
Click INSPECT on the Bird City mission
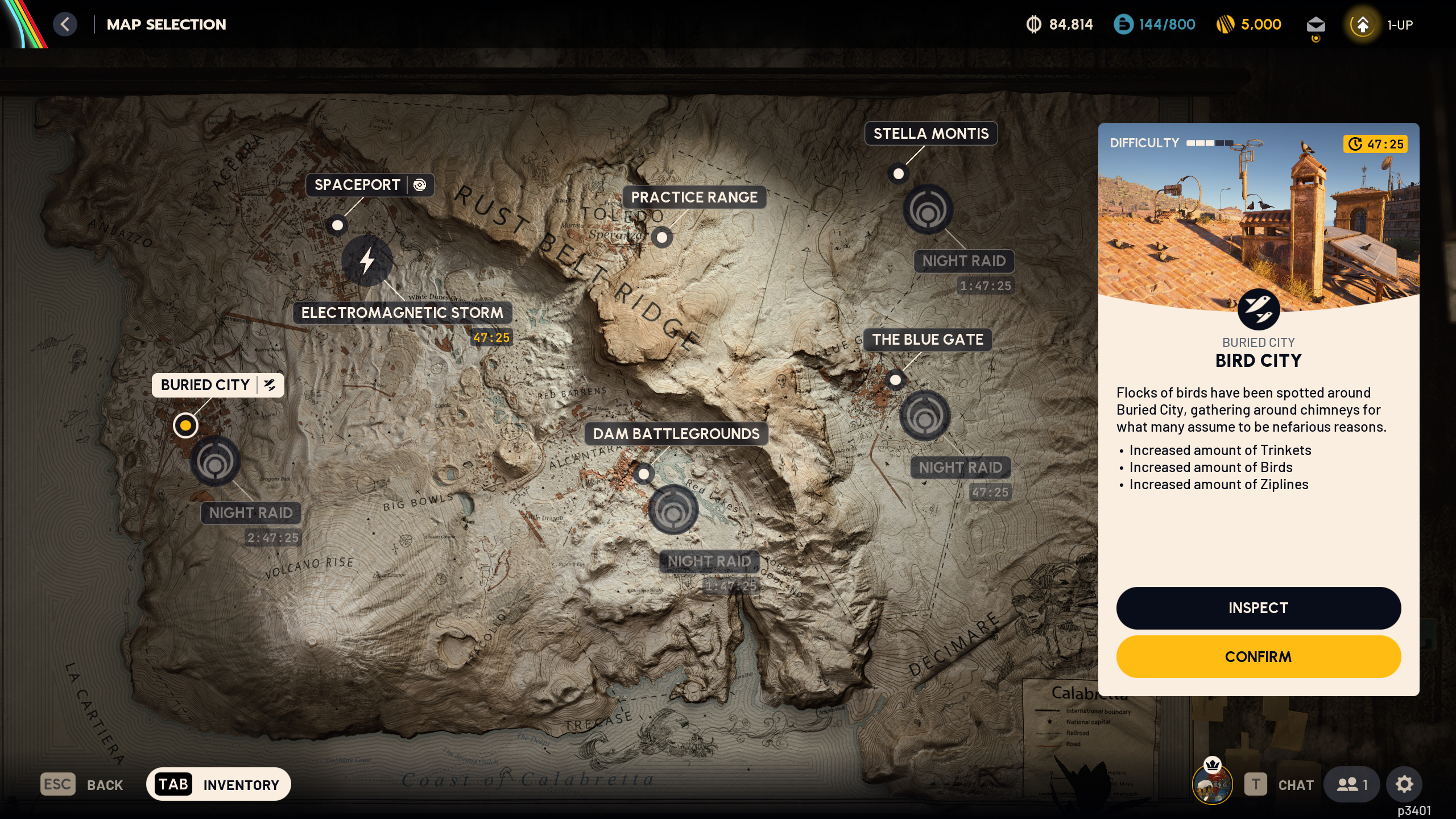click(x=1259, y=607)
